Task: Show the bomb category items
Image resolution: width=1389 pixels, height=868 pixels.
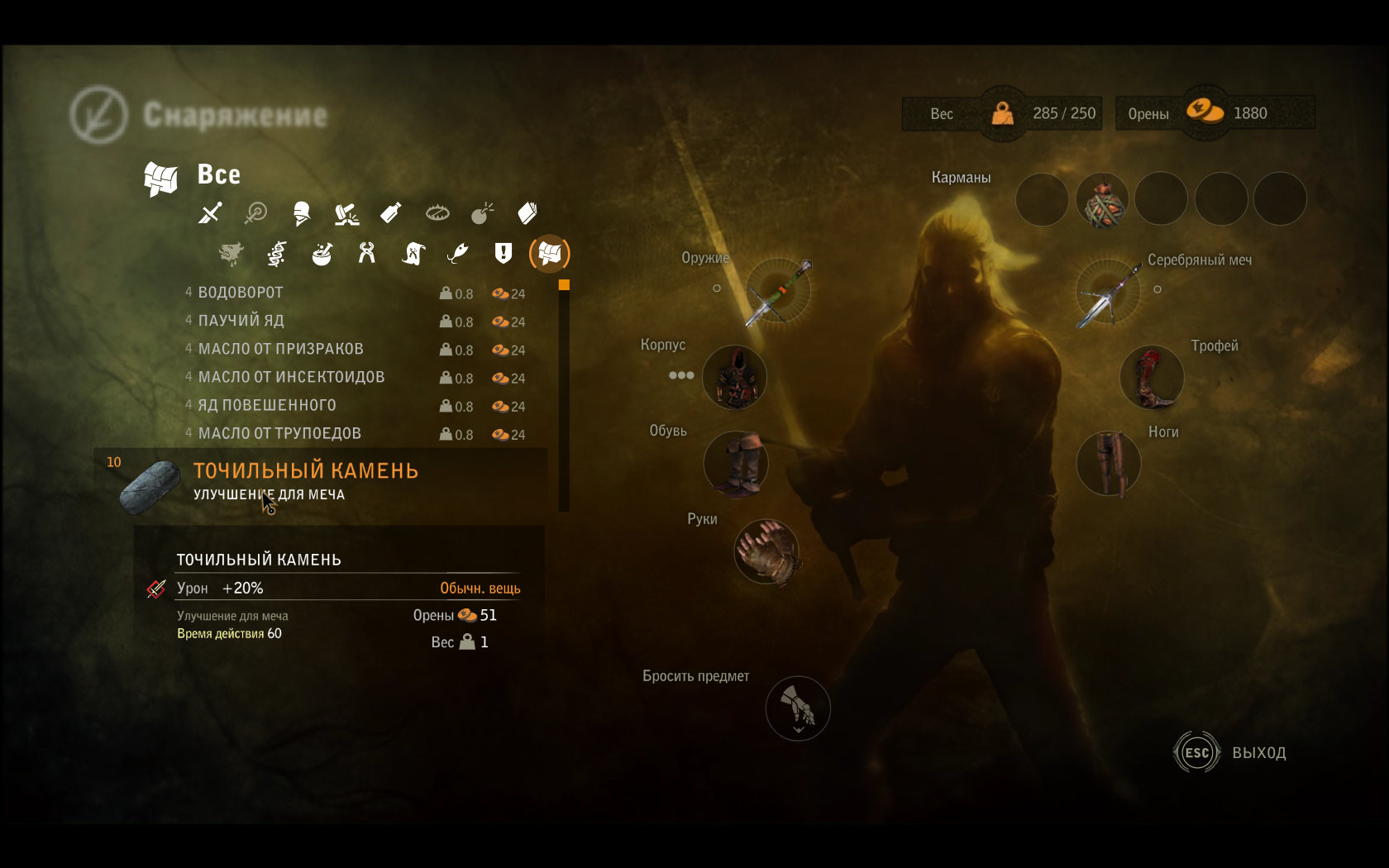Action: [482, 213]
